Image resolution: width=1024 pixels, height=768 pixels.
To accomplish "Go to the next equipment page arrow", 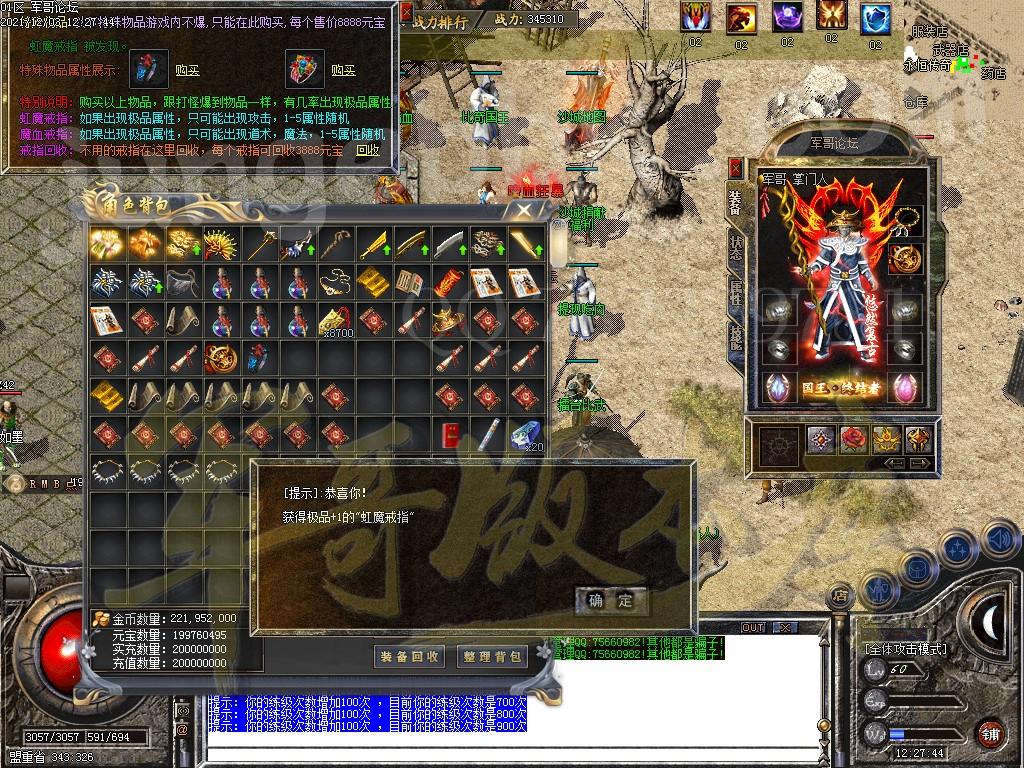I will (x=921, y=464).
